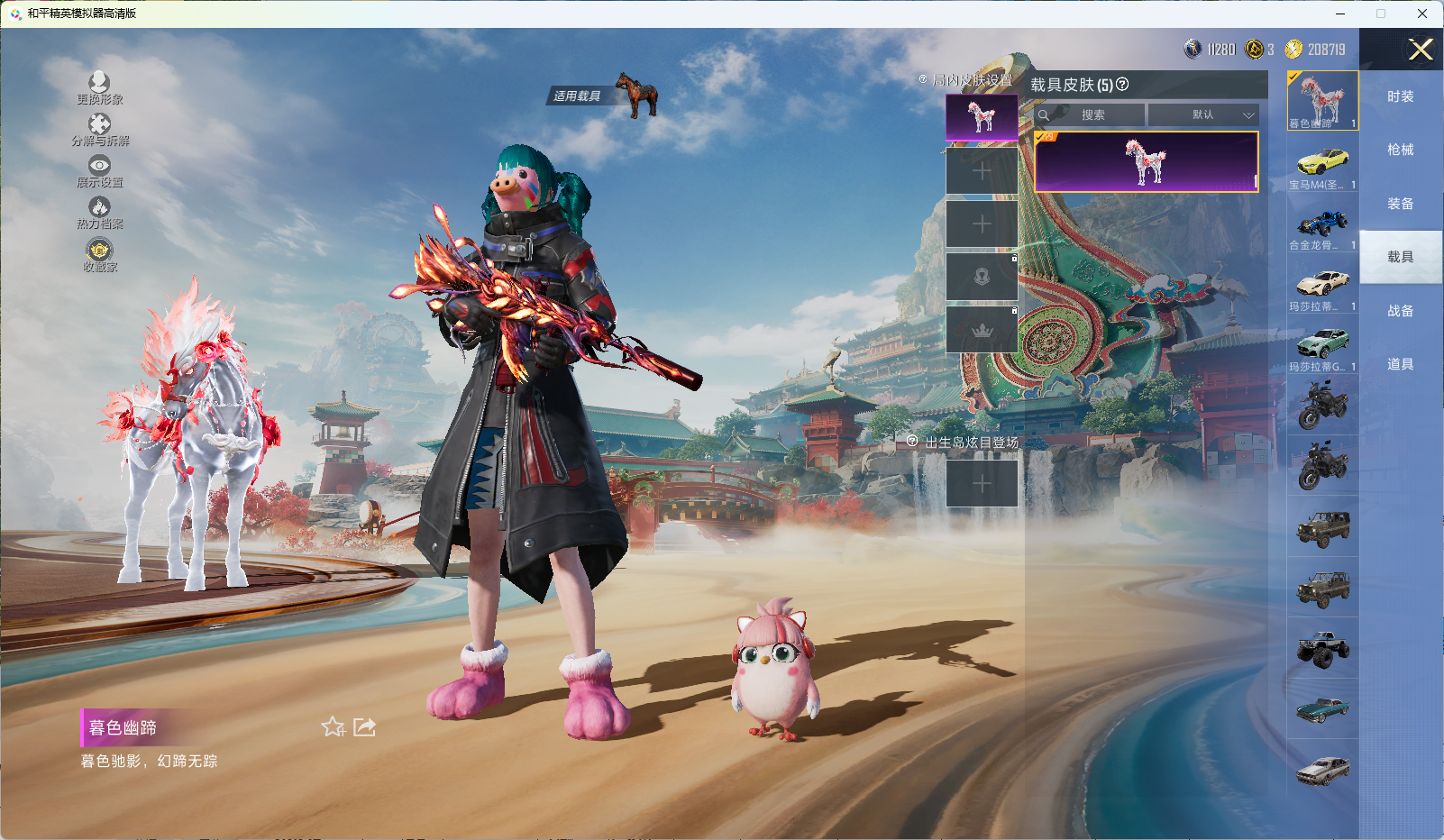This screenshot has width=1444, height=840.
Task: Switch to the 战备 tab
Action: point(1400,311)
